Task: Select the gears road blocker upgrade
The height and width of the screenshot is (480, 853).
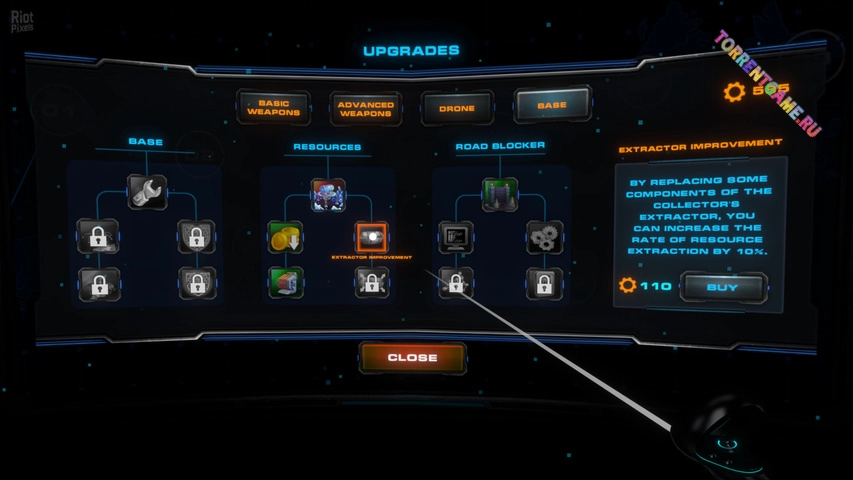Action: click(x=545, y=237)
